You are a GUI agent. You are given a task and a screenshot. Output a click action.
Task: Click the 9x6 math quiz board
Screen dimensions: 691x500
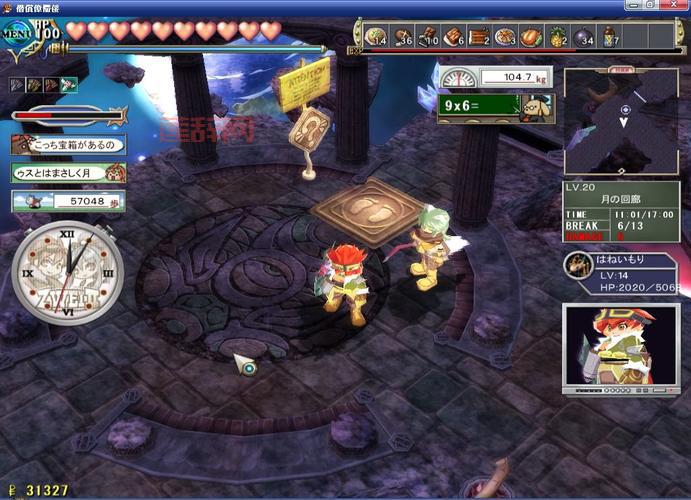pos(481,107)
